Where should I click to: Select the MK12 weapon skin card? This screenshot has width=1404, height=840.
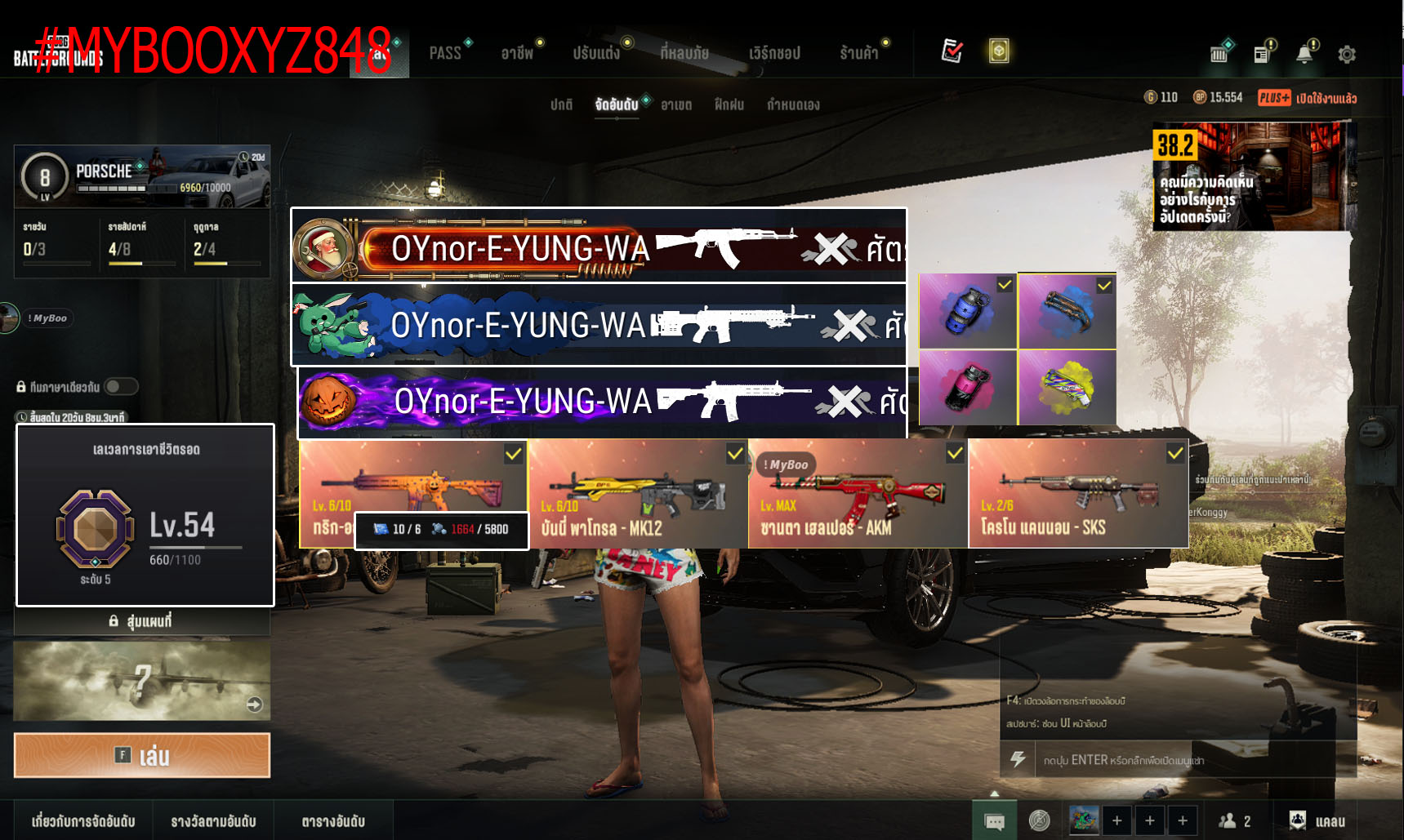638,494
